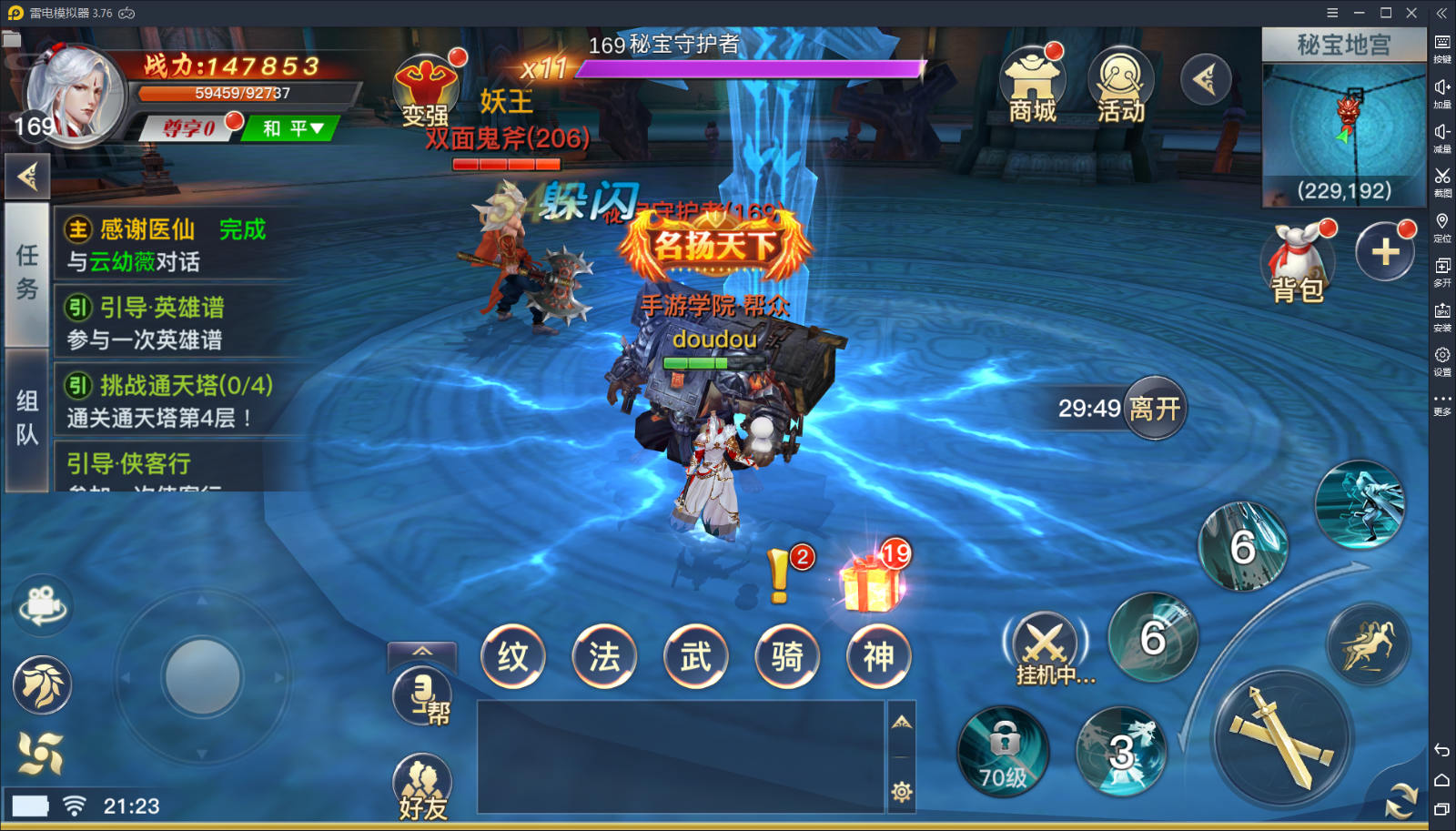Open the 纹 menu button
The image size is (1456, 831).
513,656
